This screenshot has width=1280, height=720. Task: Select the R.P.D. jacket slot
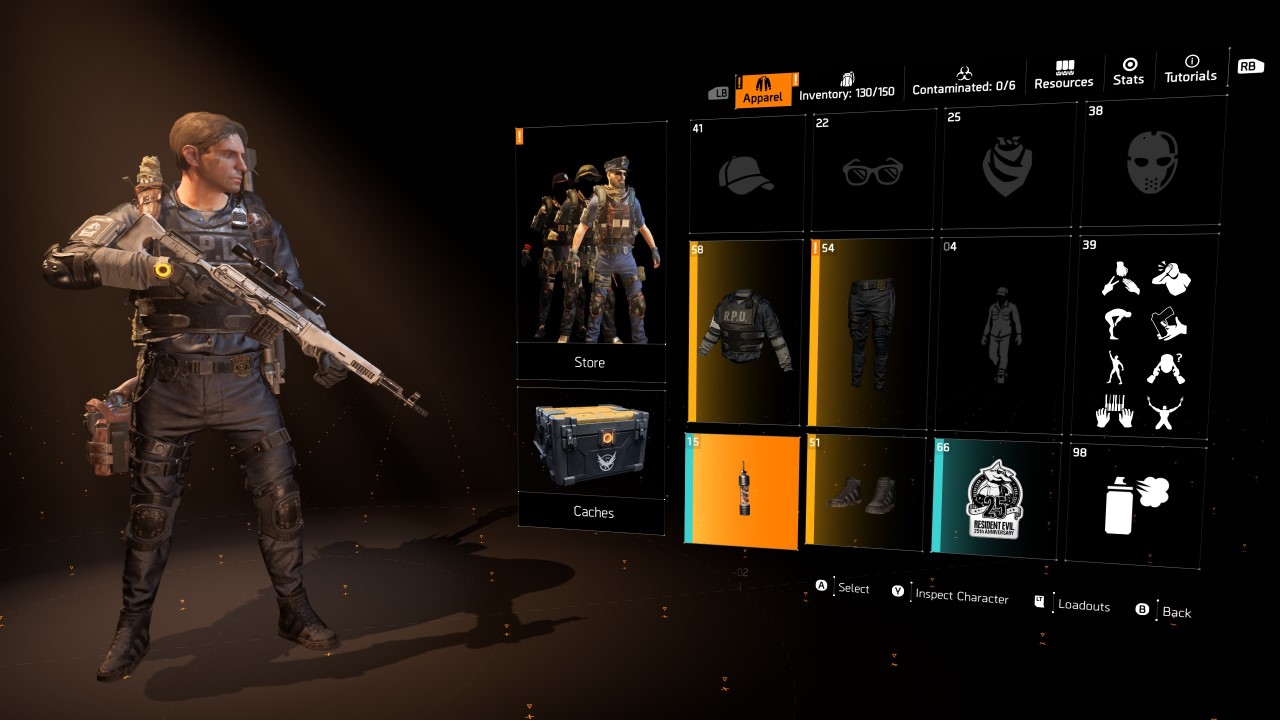click(x=746, y=331)
